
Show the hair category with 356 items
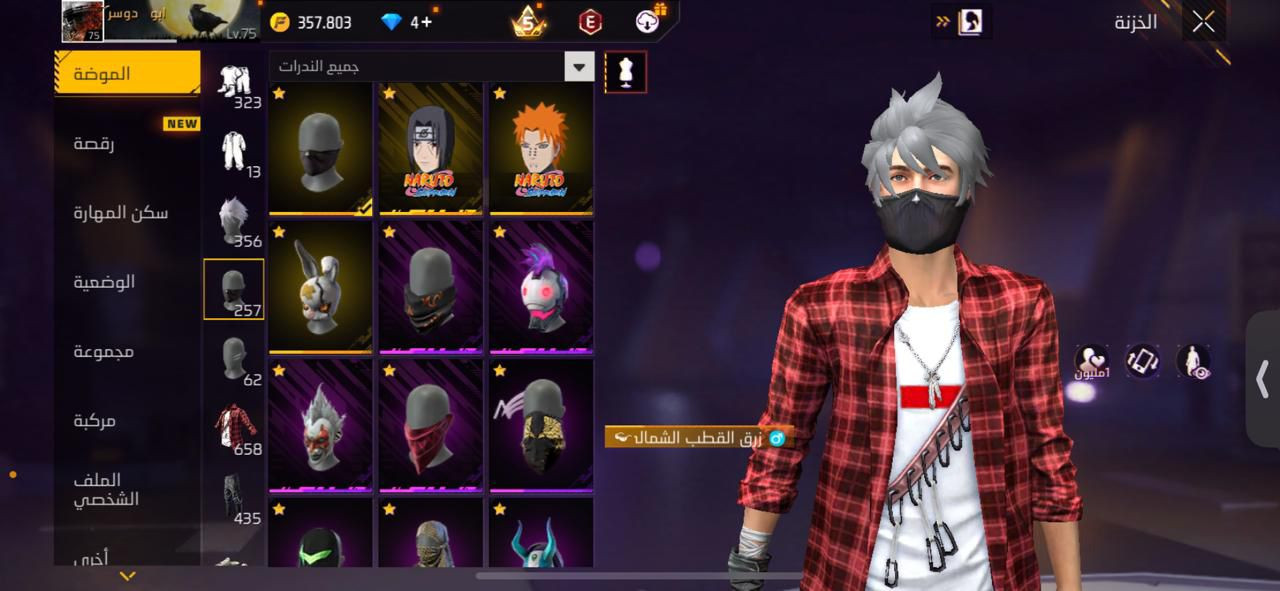pos(234,222)
